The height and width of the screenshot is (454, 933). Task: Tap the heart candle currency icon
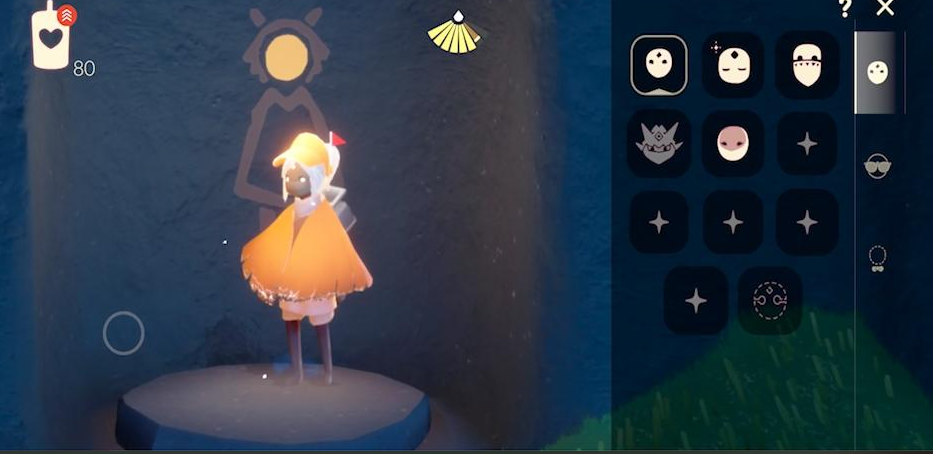pos(50,38)
